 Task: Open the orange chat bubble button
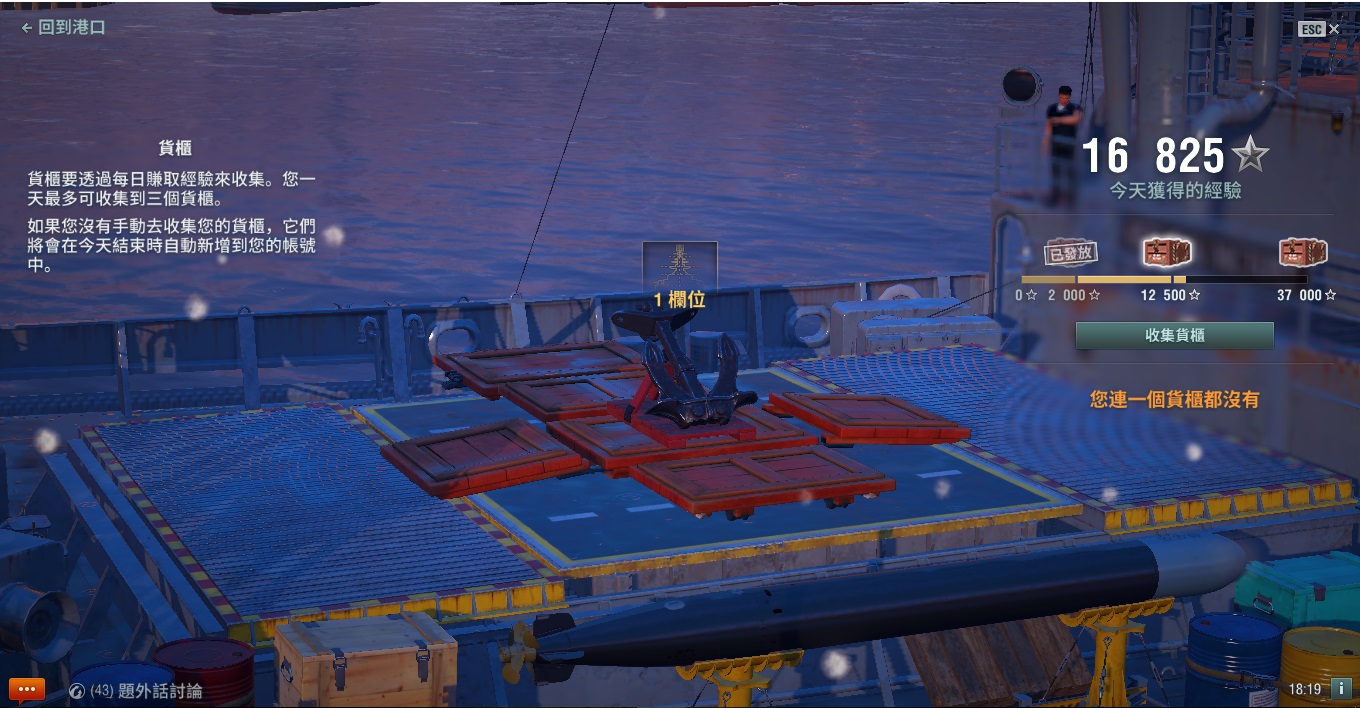click(x=27, y=689)
